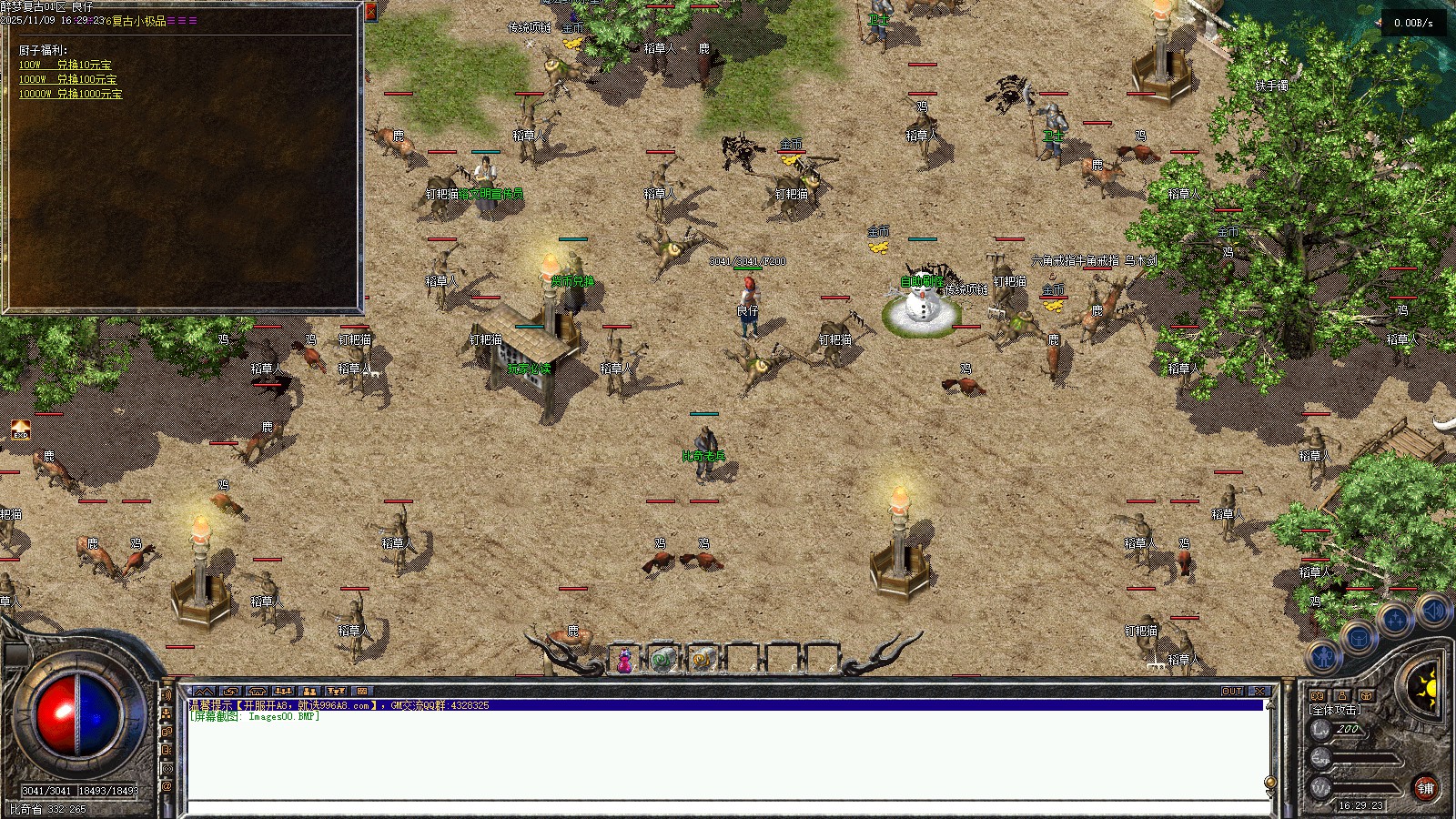Open the red shop button marked 铺
This screenshot has width=1456, height=819.
click(x=1426, y=788)
